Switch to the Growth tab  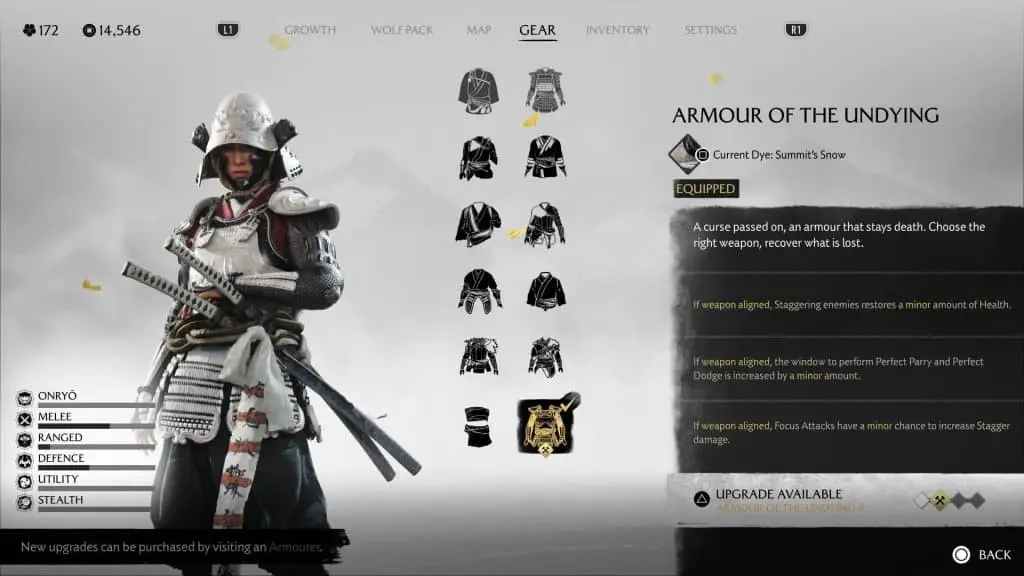(x=309, y=30)
